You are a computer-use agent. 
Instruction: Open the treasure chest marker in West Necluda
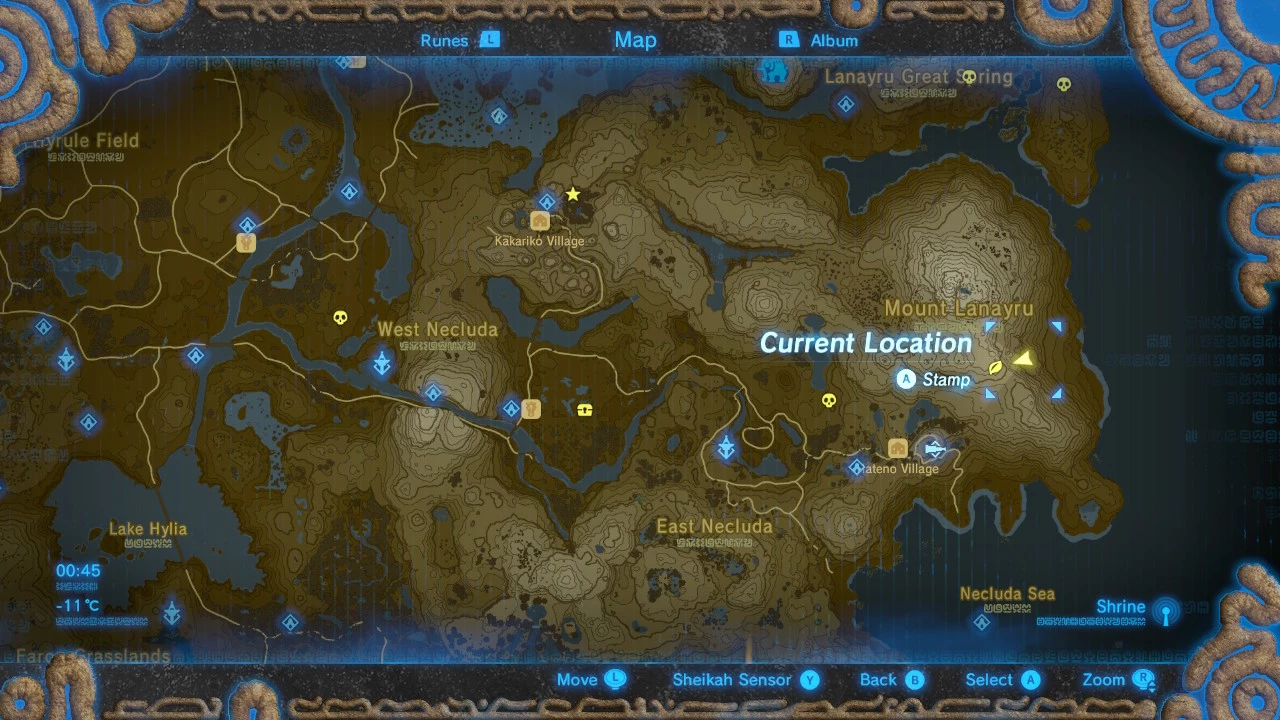585,409
